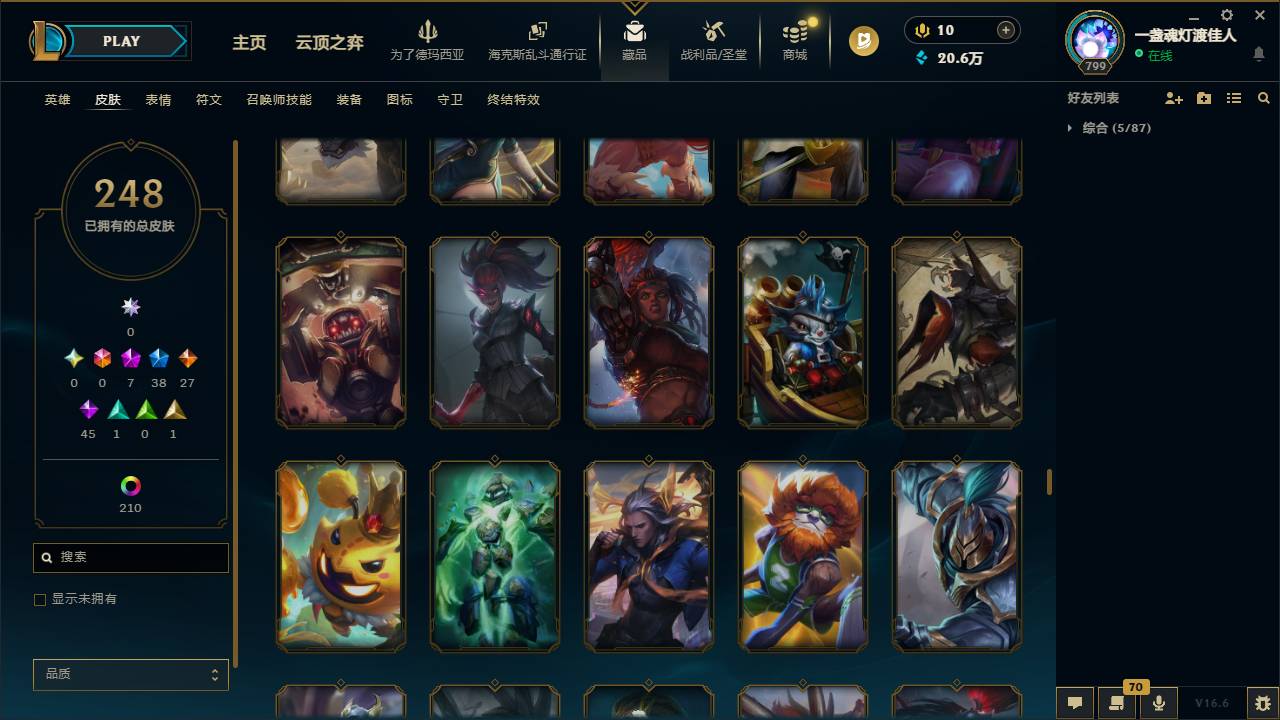Screen dimensions: 1280x720
Task: Switch to the 英雄 tab
Action: [57, 100]
